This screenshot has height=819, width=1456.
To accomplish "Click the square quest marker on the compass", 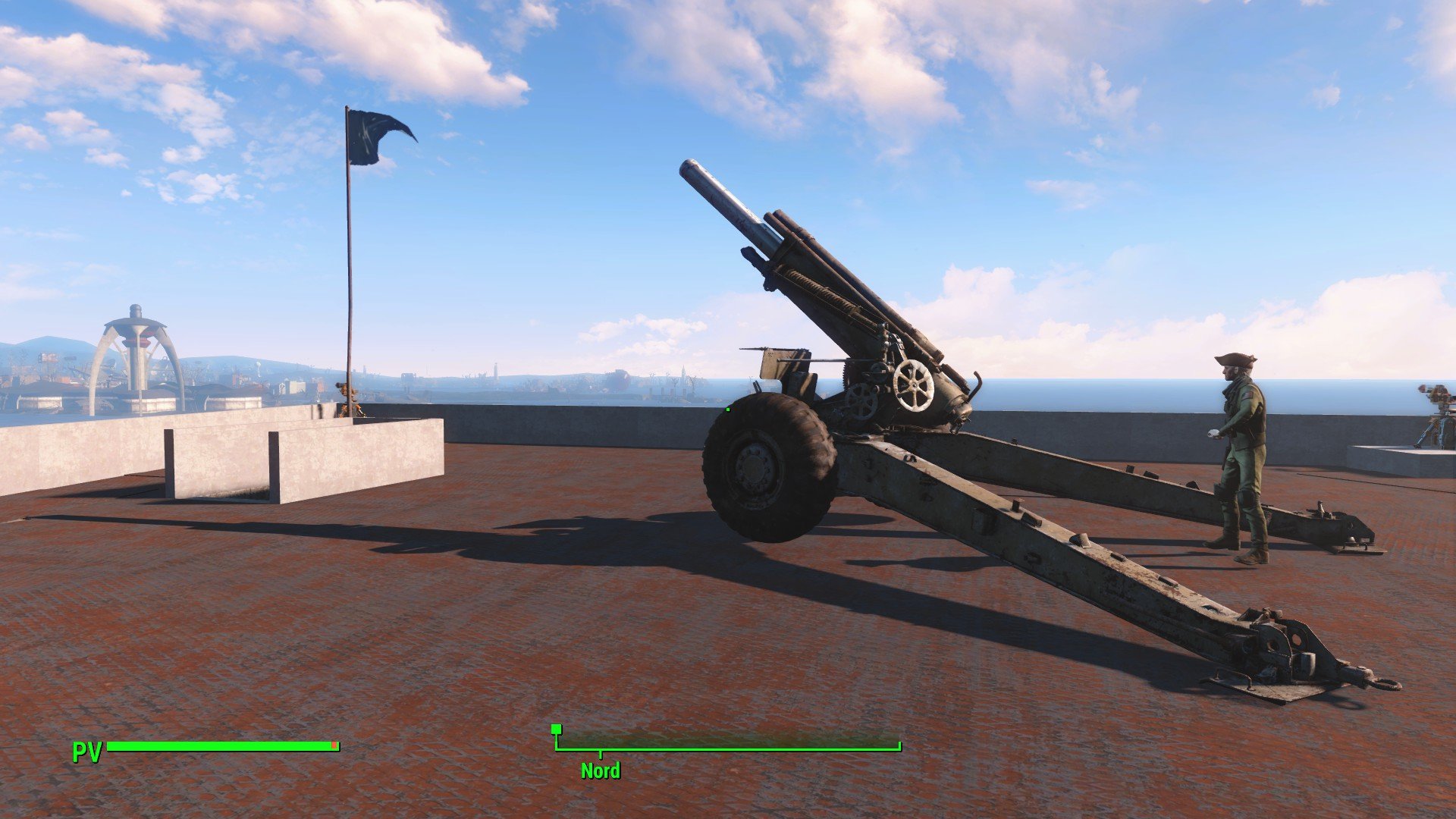I will [x=557, y=730].
